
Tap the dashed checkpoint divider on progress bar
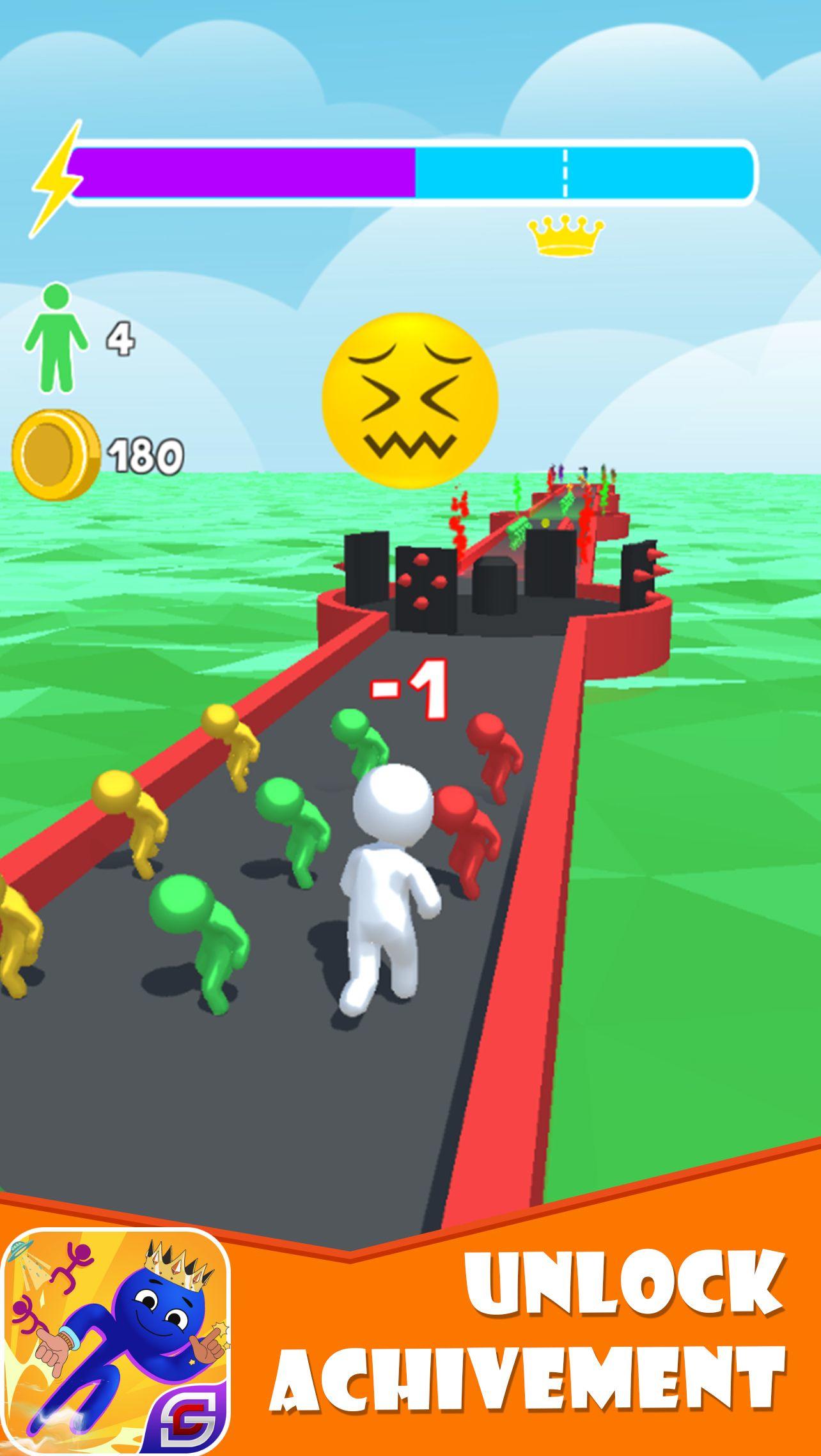(565, 171)
